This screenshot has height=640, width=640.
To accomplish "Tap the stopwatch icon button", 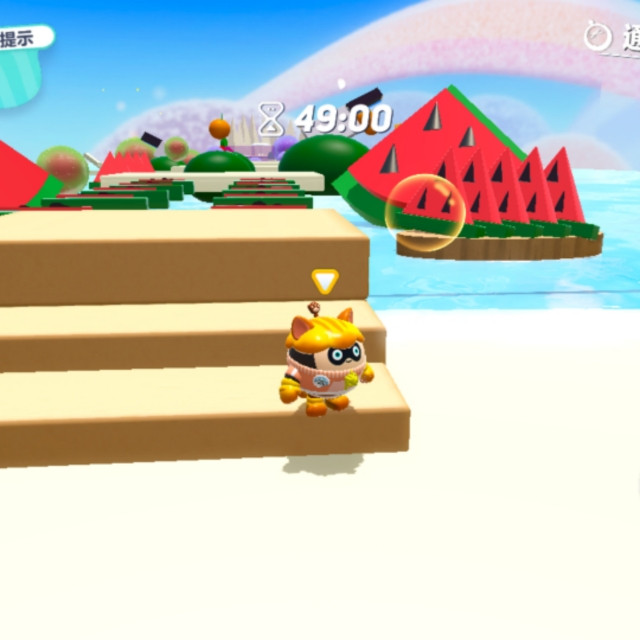I will [x=598, y=37].
